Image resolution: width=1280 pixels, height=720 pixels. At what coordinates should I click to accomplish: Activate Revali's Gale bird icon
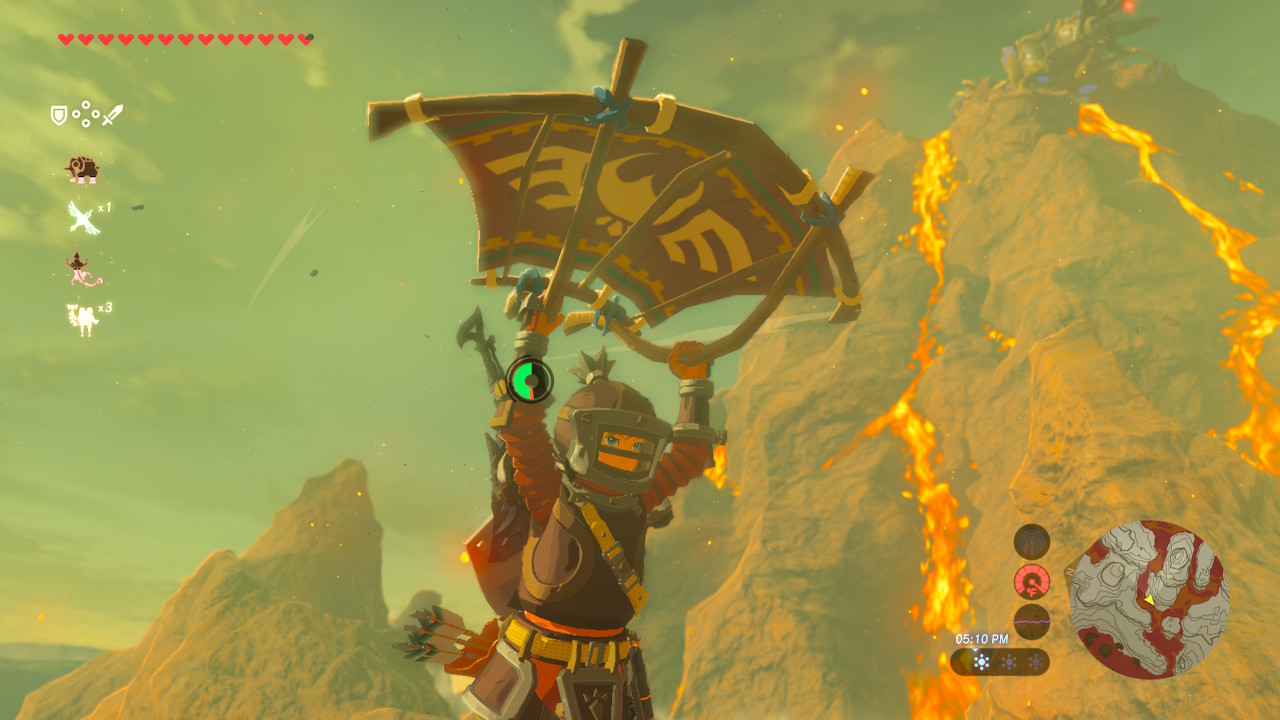coord(82,217)
